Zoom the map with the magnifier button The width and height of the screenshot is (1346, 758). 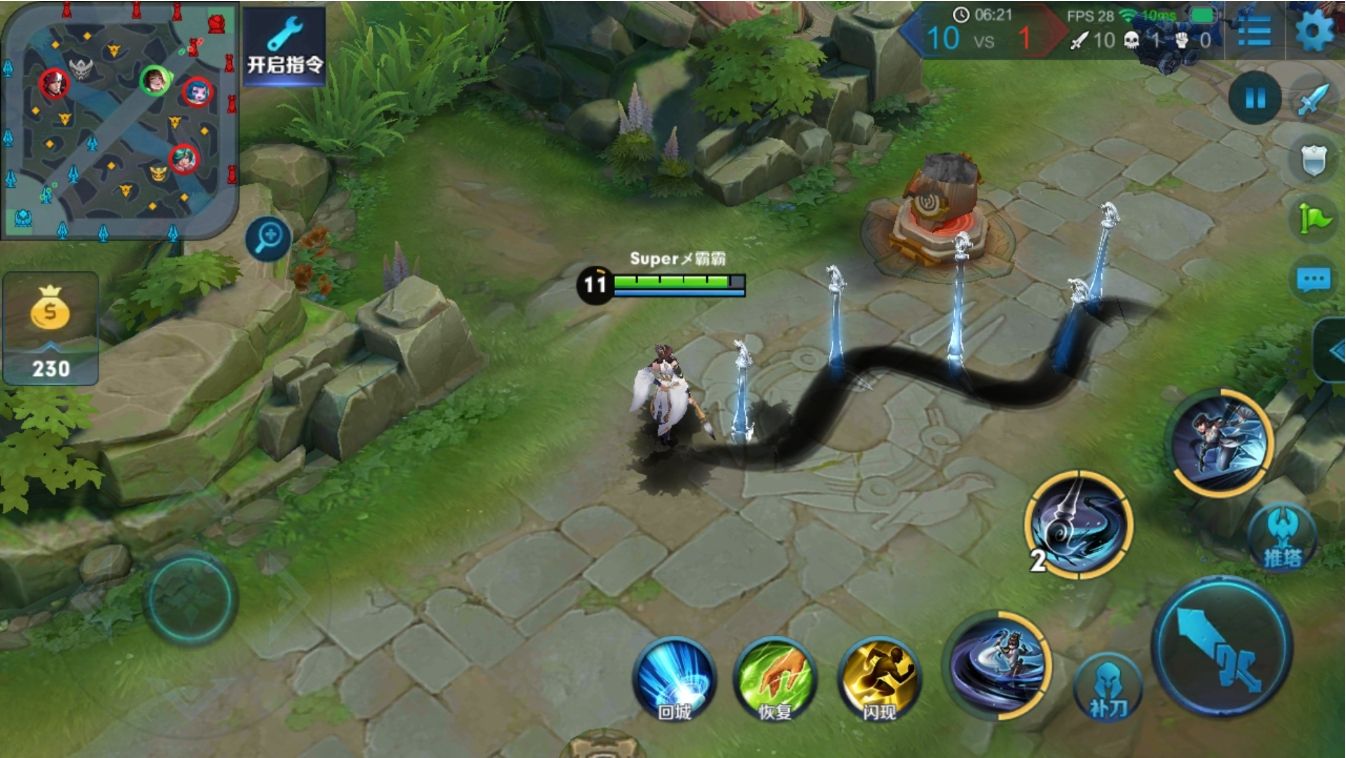coord(268,239)
